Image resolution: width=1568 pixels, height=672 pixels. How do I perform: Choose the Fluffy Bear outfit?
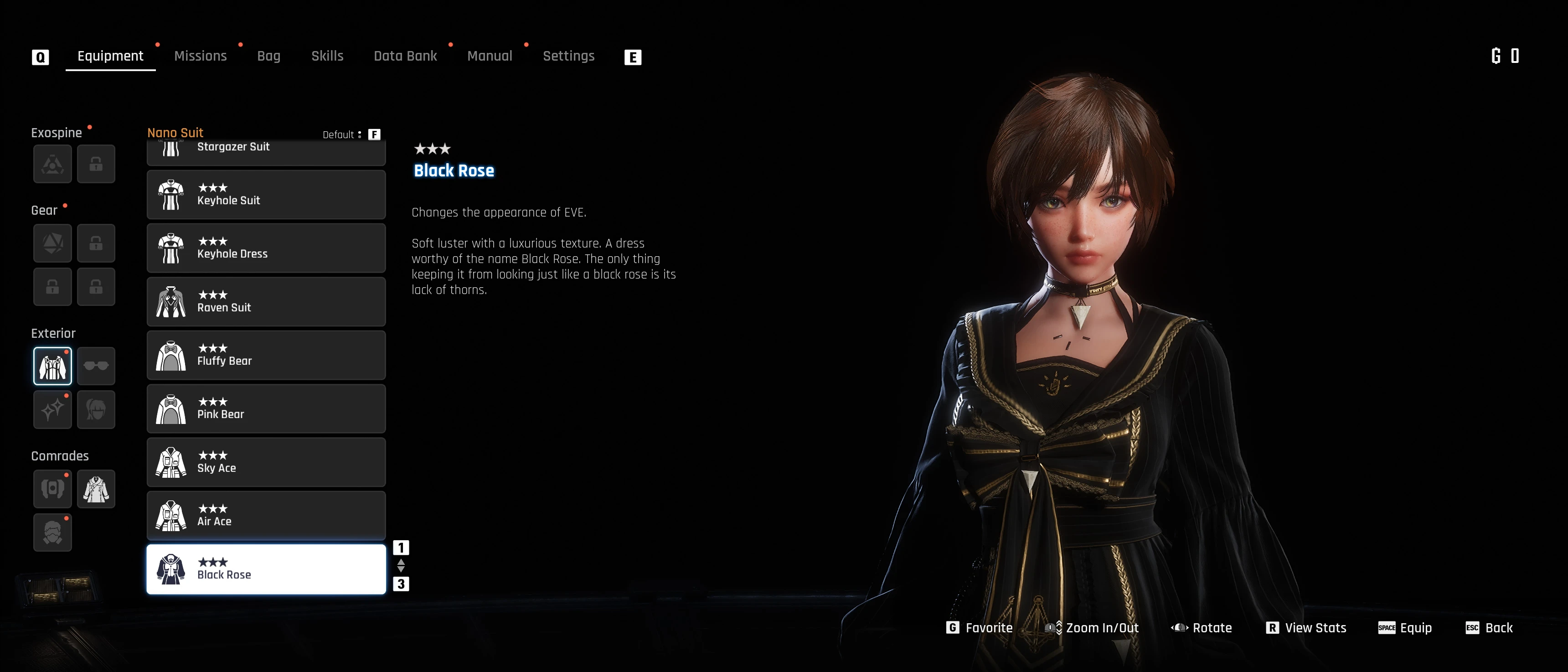[x=266, y=356]
